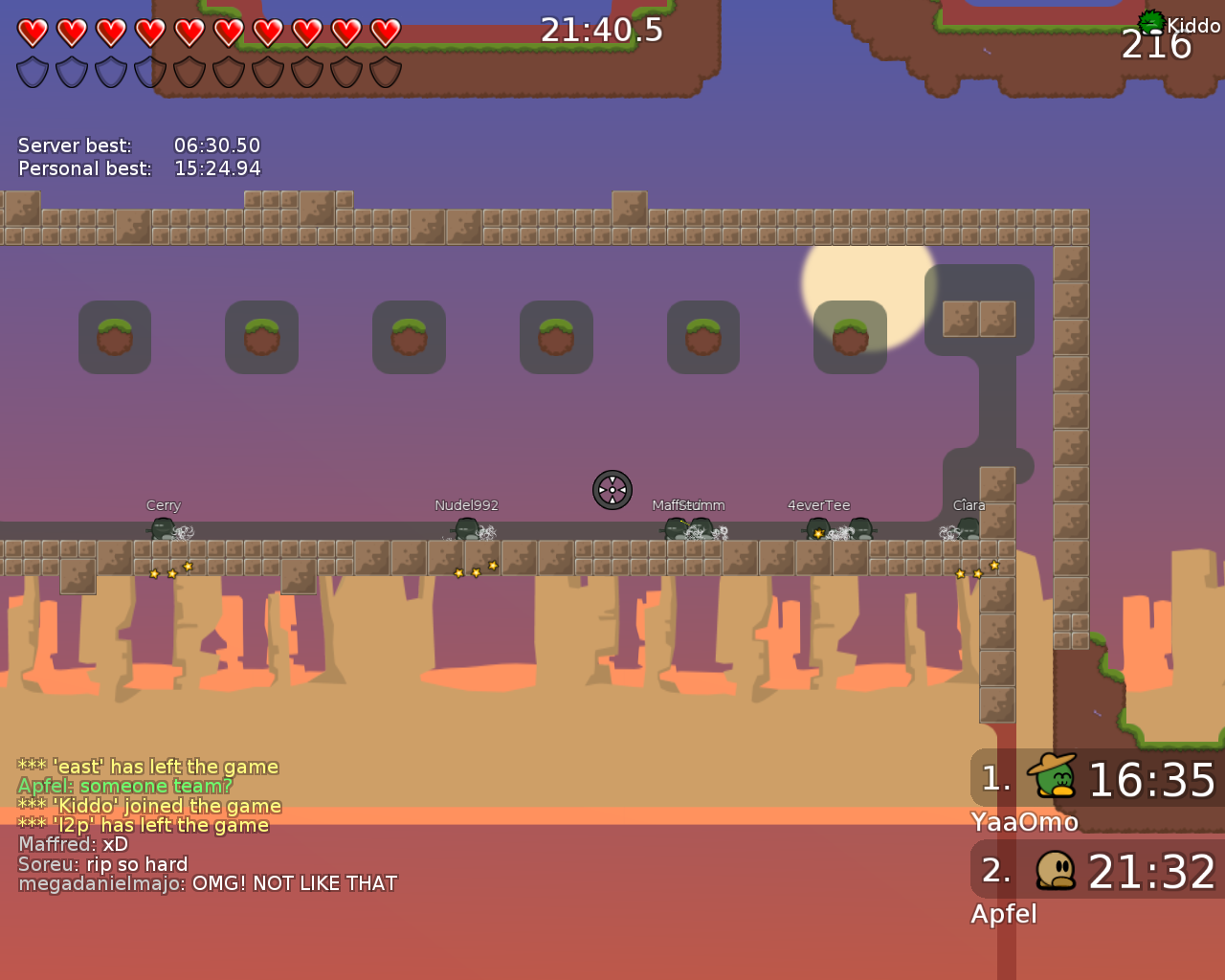Click the leftmost strawberry block pickup
Screen dimensions: 1225x980
click(115, 336)
